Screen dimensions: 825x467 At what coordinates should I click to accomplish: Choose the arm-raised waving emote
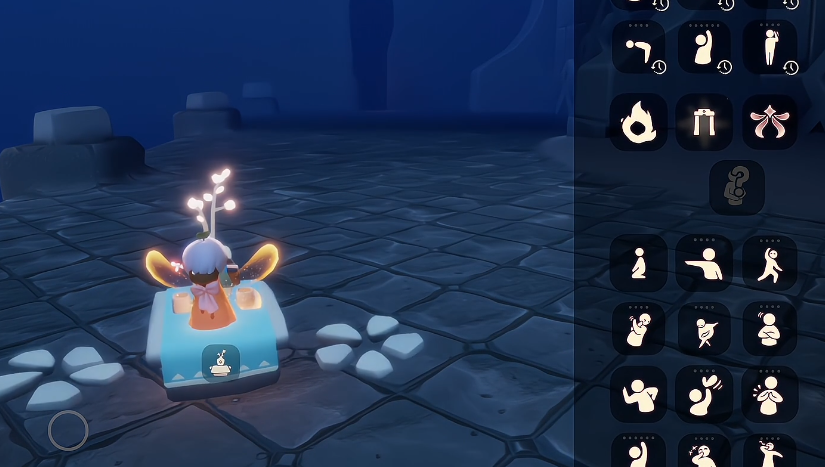[704, 47]
